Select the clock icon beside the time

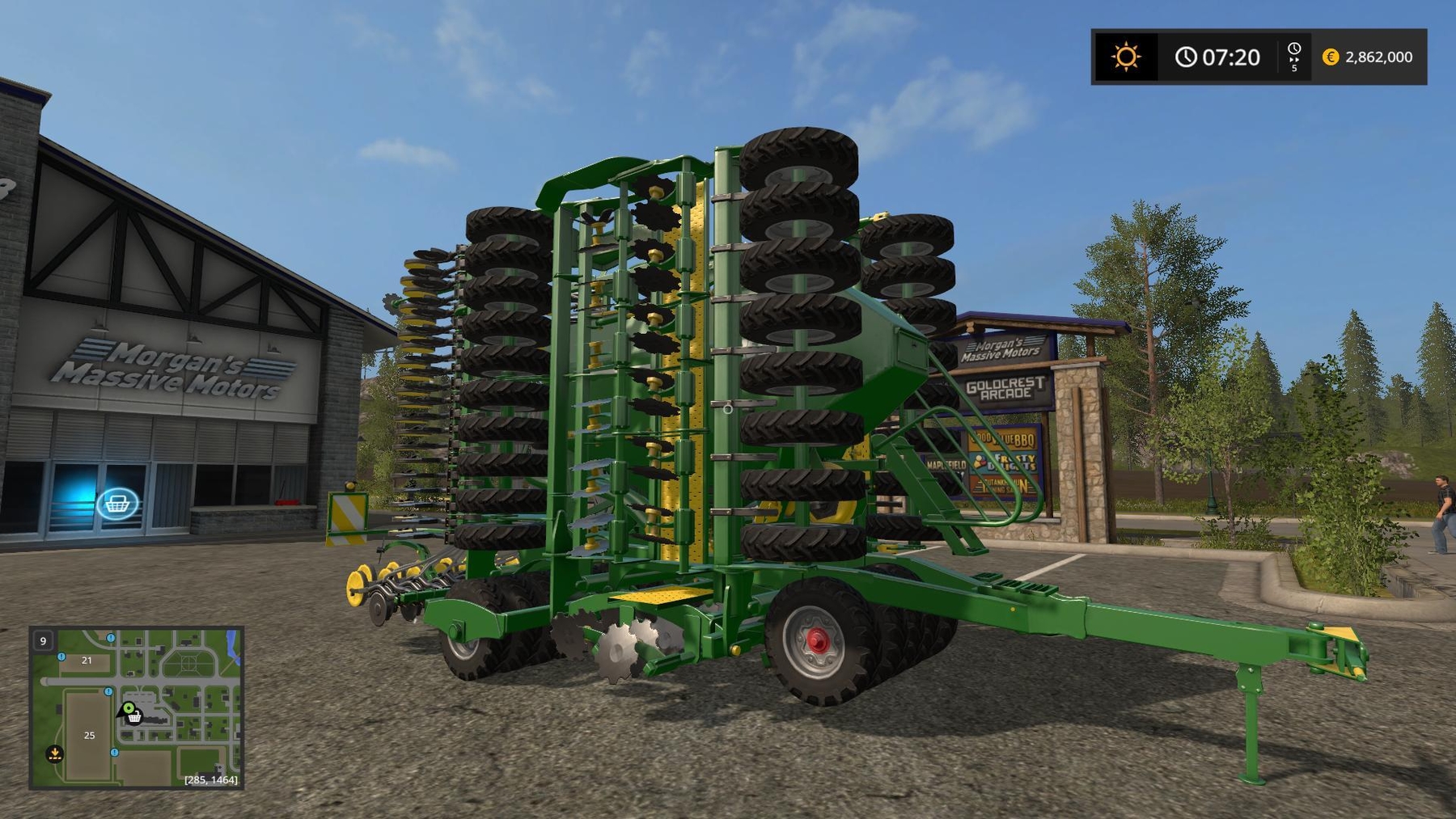tap(1185, 56)
